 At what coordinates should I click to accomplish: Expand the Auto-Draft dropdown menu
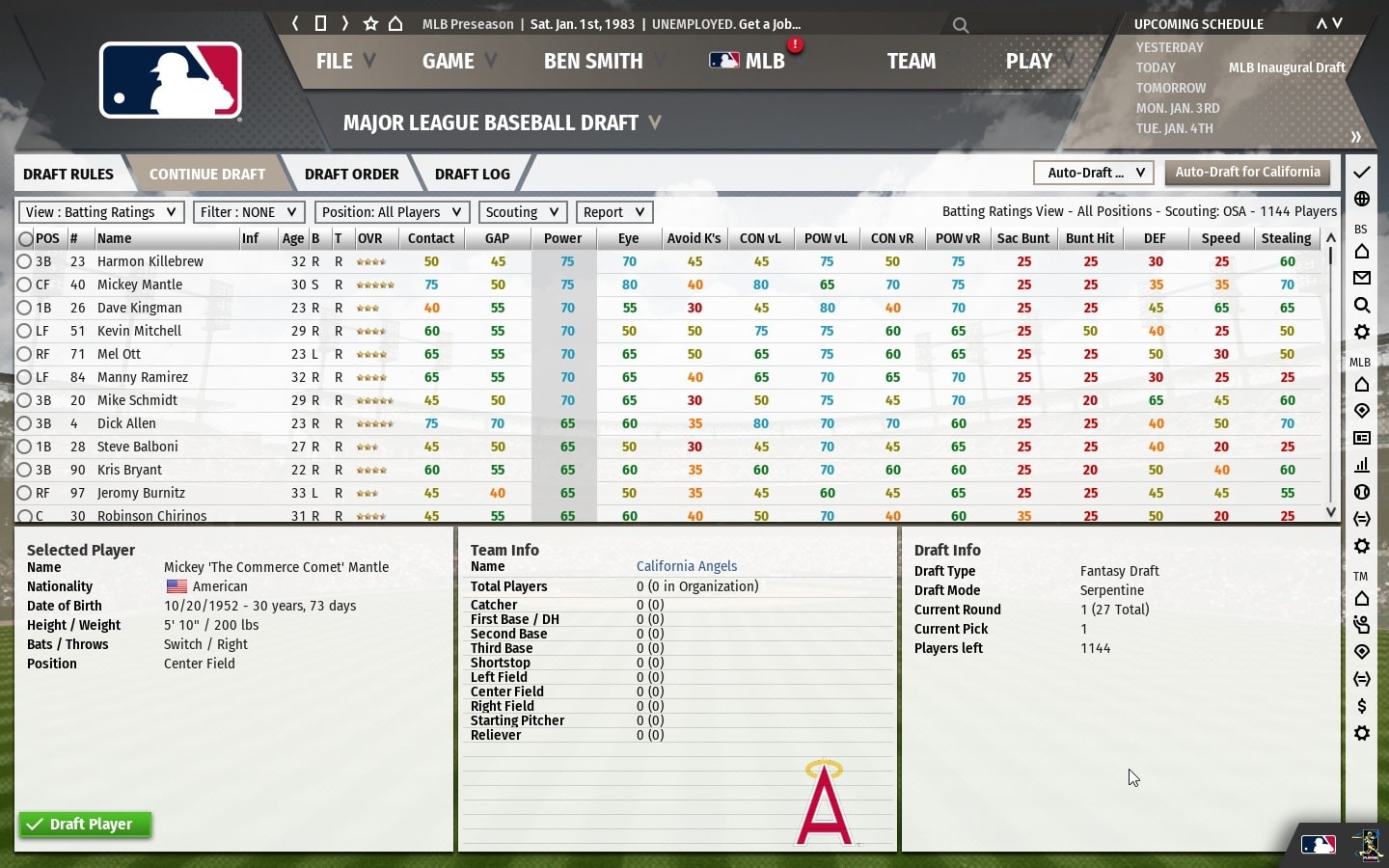click(x=1093, y=173)
